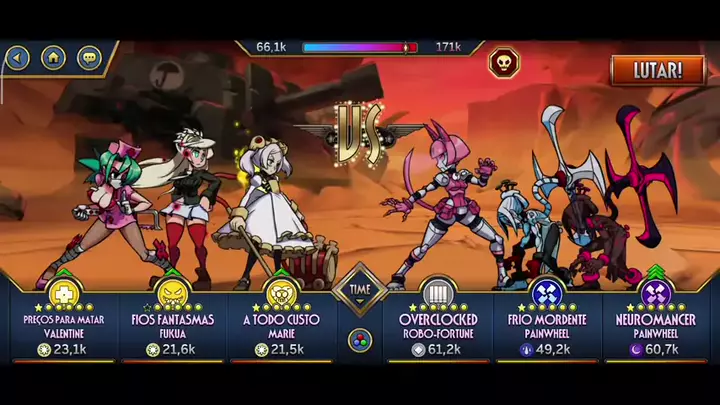The width and height of the screenshot is (720, 405).
Task: Inspect the Frio Mordente Painwheel enemy card
Action: (x=546, y=320)
